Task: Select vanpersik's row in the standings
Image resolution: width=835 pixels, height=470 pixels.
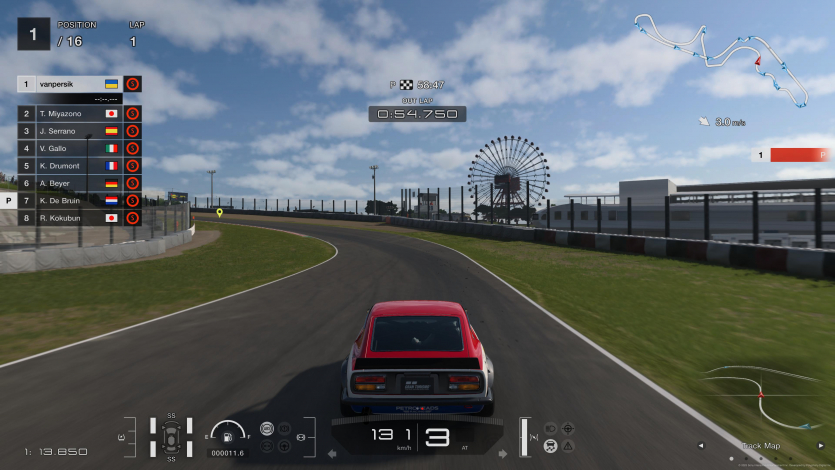Action: (x=70, y=84)
